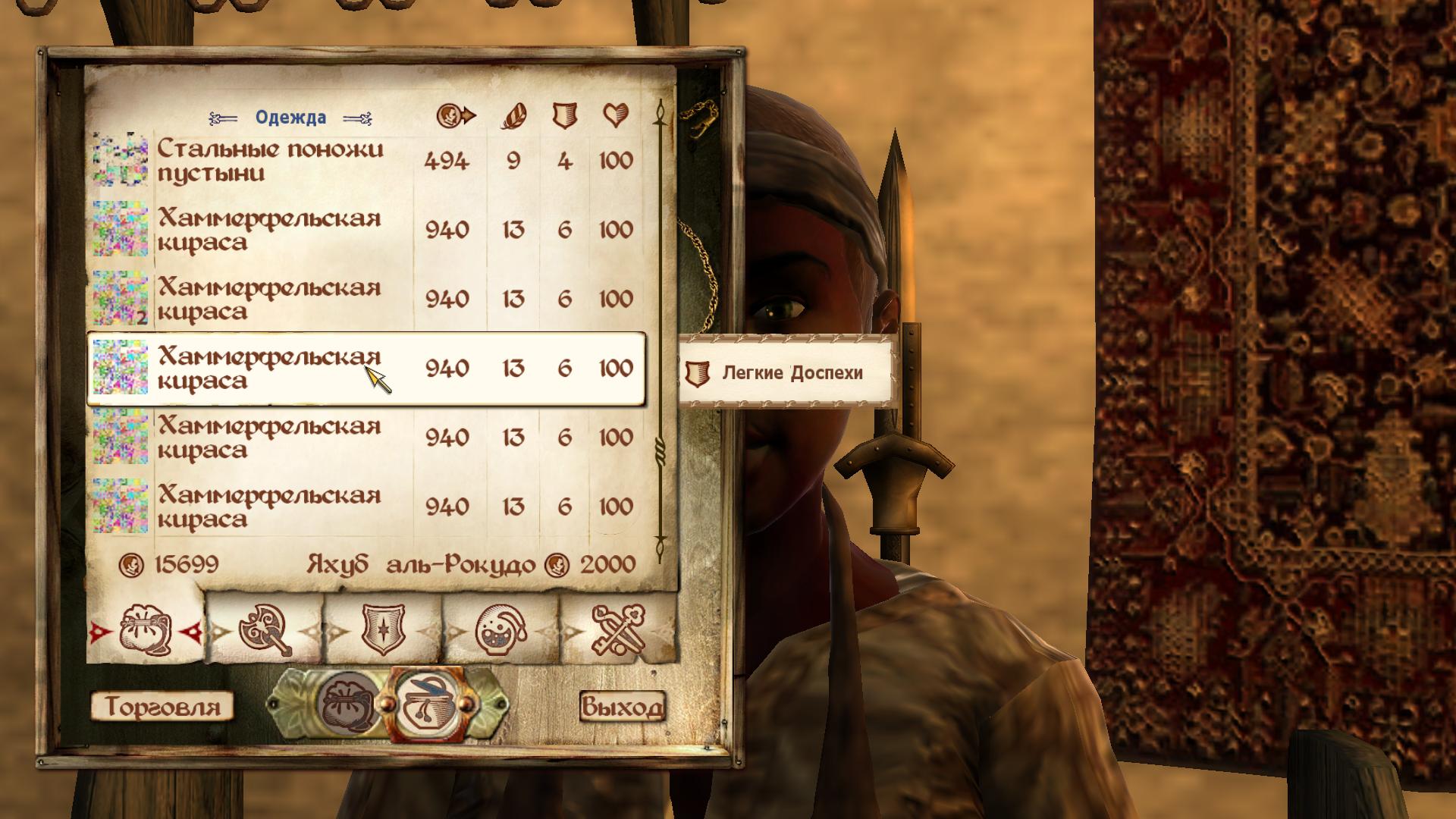Sort by the shield armor rating column
The height and width of the screenshot is (819, 1456).
coord(563,115)
